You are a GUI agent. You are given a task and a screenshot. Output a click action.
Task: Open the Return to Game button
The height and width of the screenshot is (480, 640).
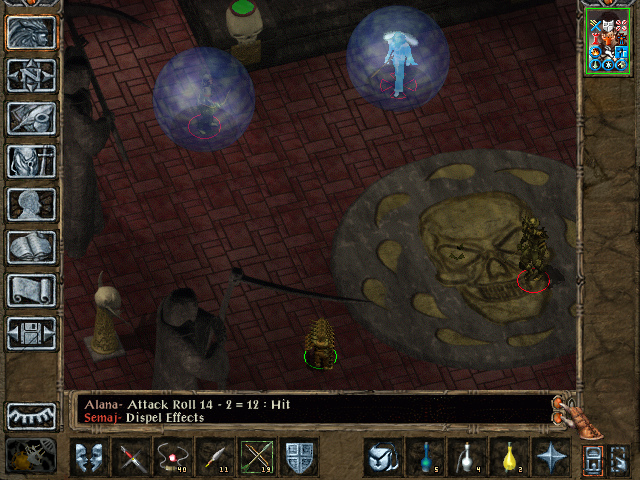pos(31,33)
